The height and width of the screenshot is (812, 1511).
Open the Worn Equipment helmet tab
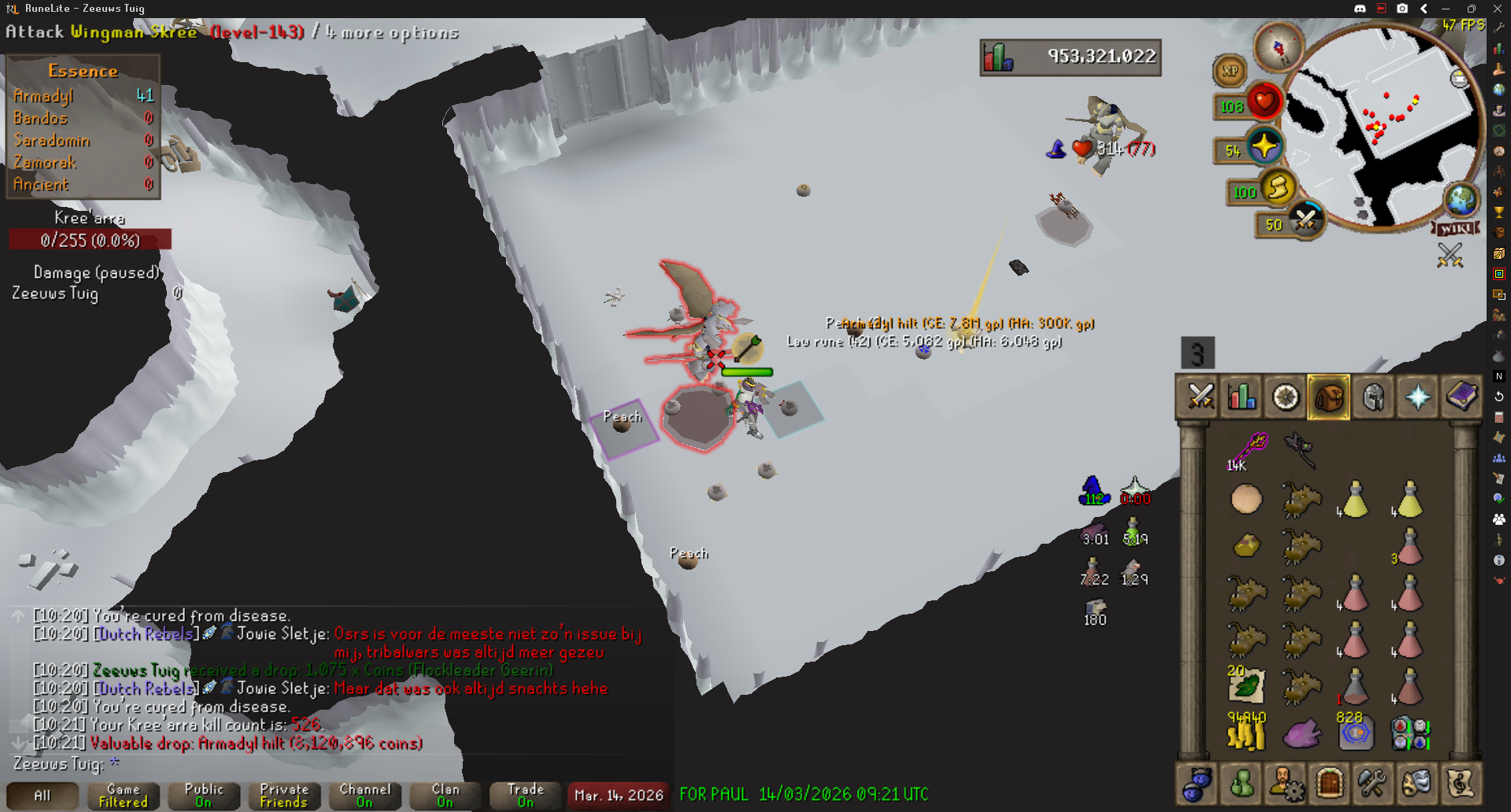click(x=1373, y=397)
